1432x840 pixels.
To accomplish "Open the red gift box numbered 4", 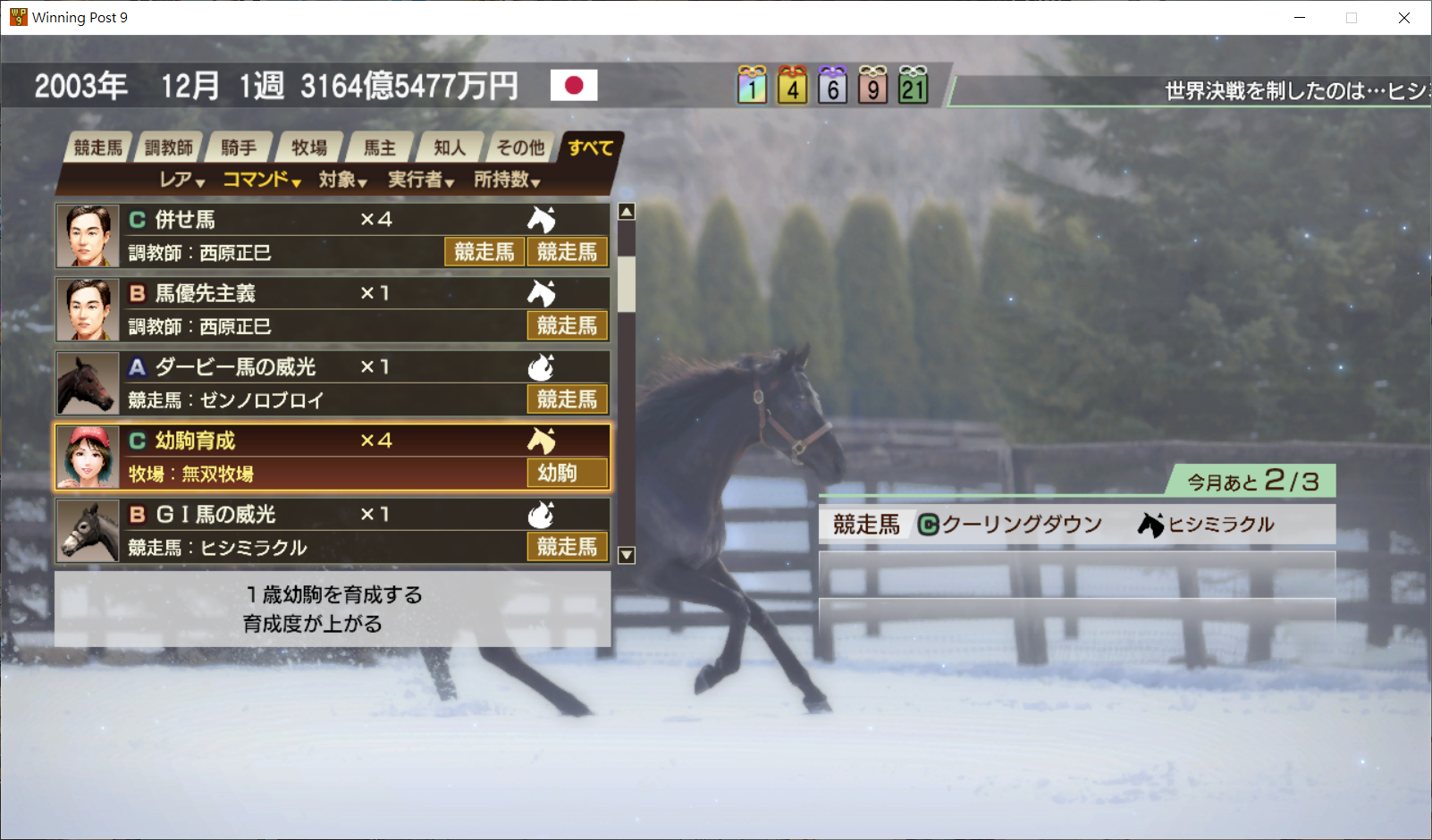I will tap(792, 87).
